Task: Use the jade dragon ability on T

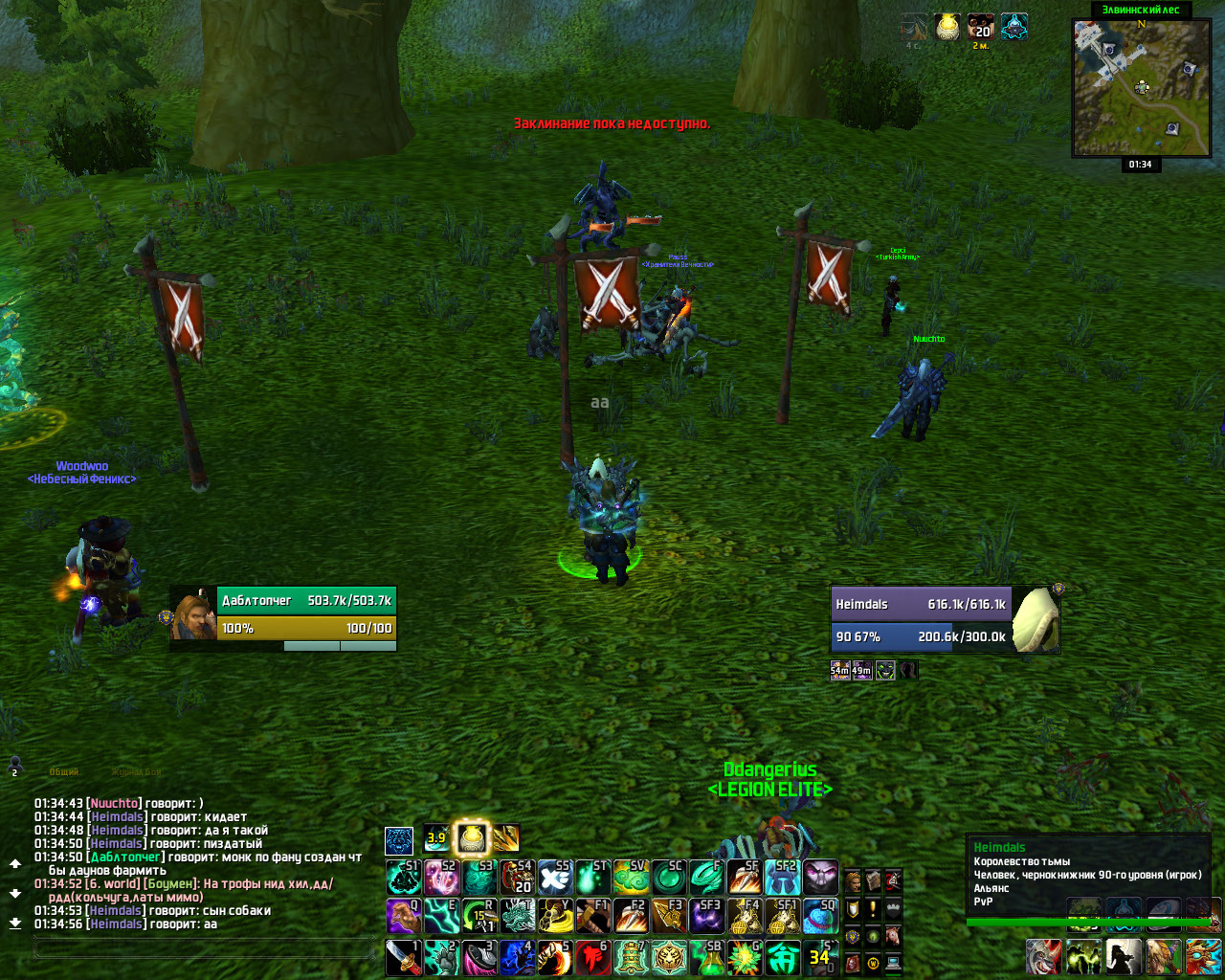Action: click(x=517, y=916)
